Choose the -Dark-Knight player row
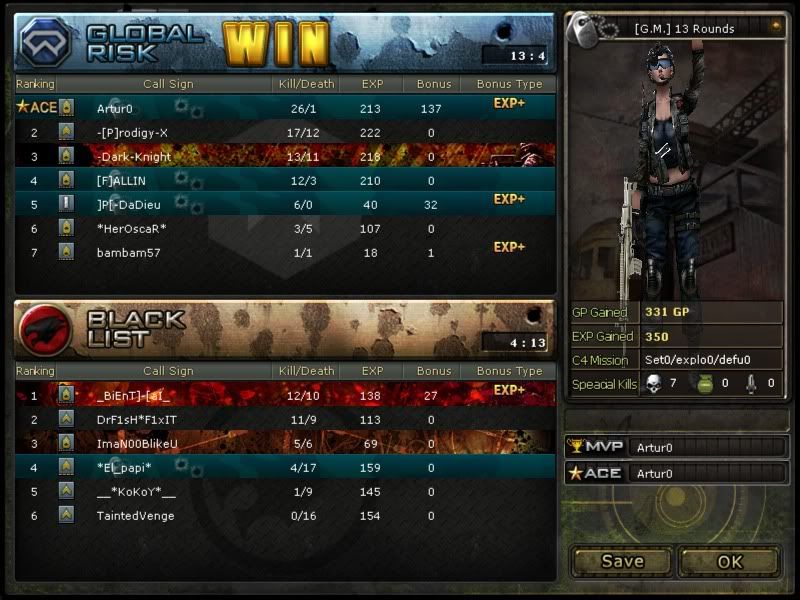The image size is (800, 600). (285, 156)
